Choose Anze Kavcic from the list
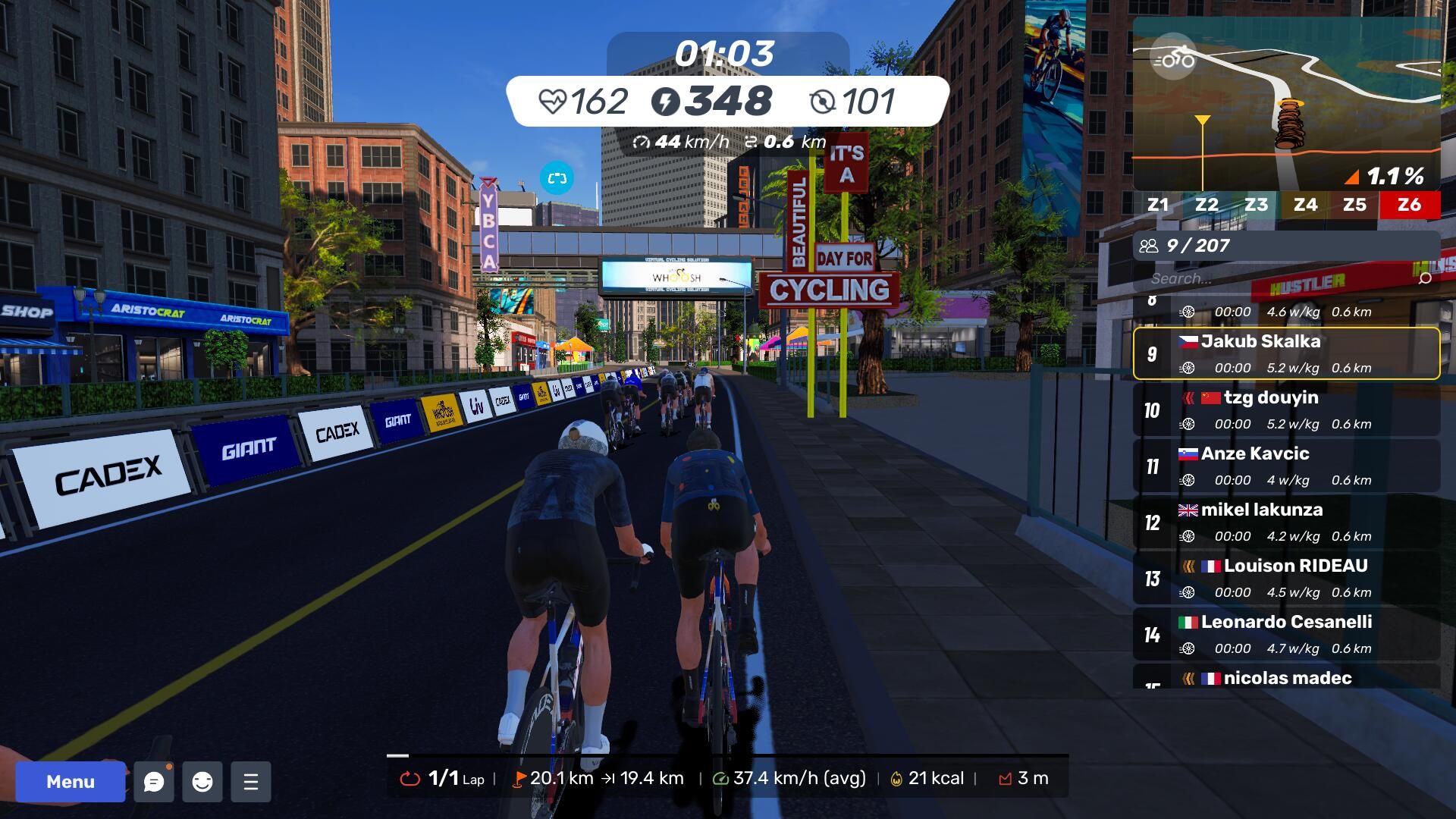 click(x=1286, y=466)
